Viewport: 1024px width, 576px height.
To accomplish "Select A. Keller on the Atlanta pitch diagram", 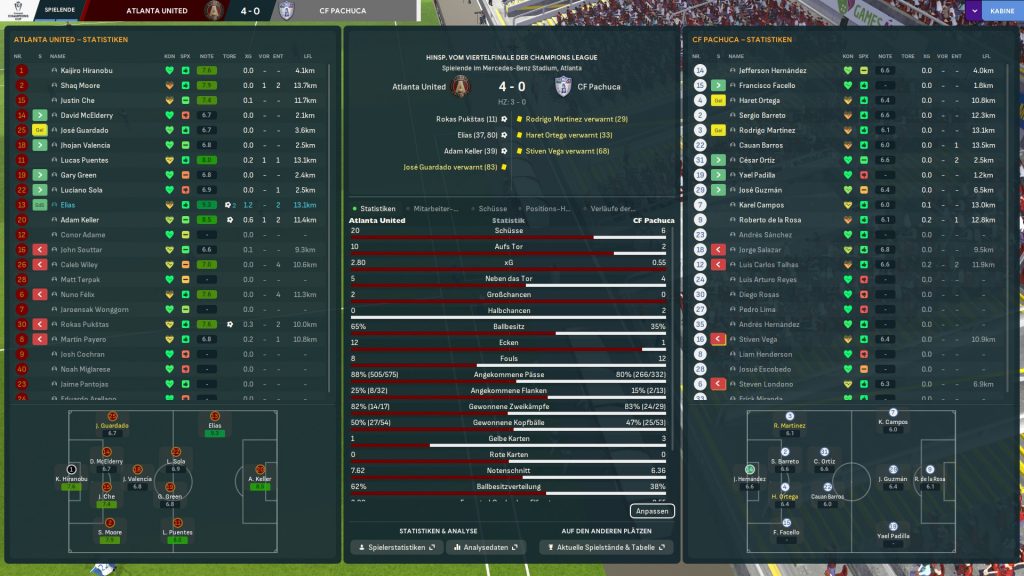I will 259,471.
